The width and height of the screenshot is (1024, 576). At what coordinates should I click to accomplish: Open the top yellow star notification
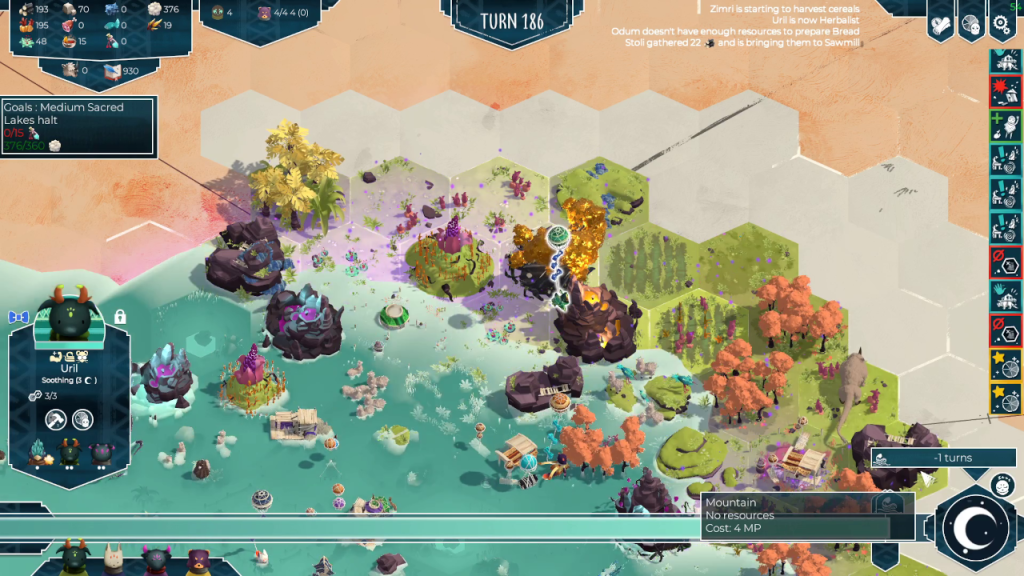click(1005, 363)
